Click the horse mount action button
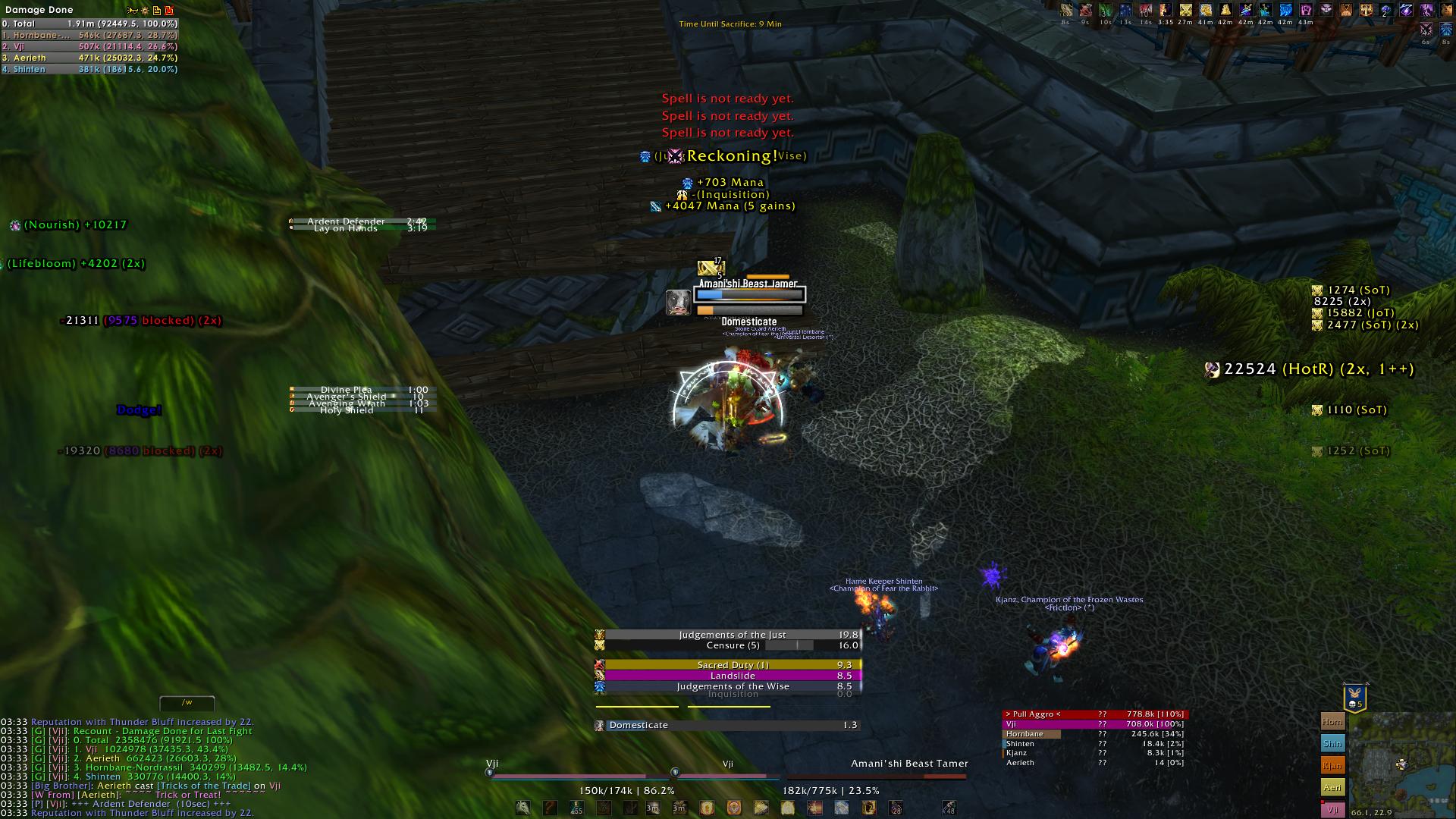 click(x=523, y=808)
